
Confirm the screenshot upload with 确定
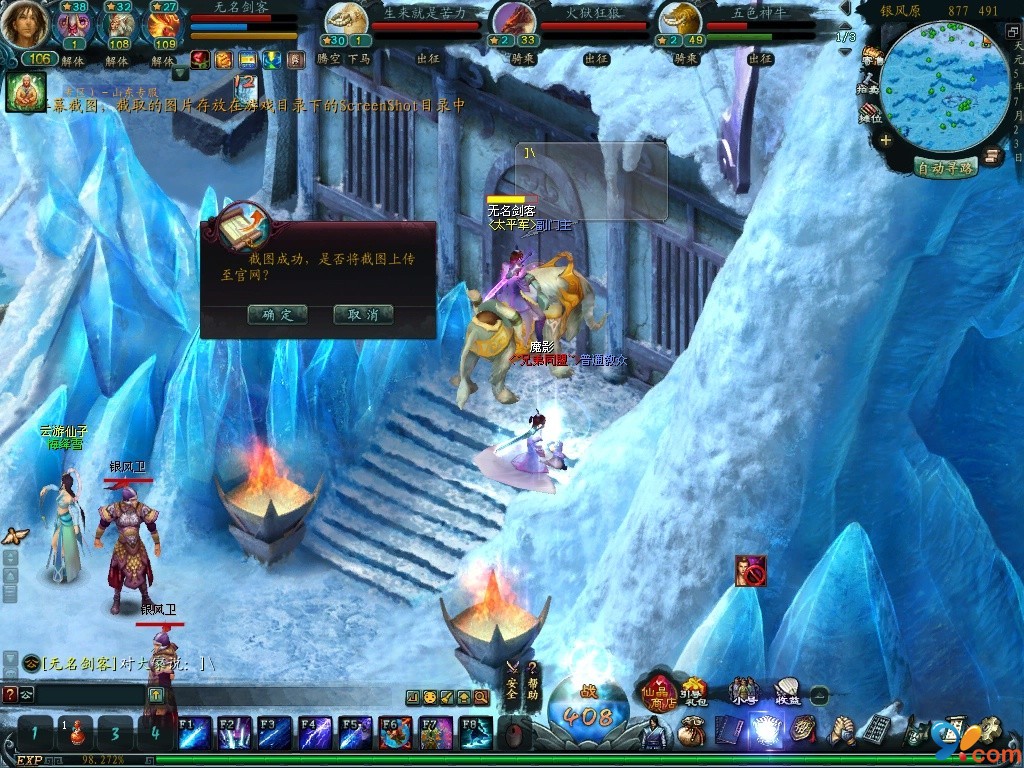(277, 314)
